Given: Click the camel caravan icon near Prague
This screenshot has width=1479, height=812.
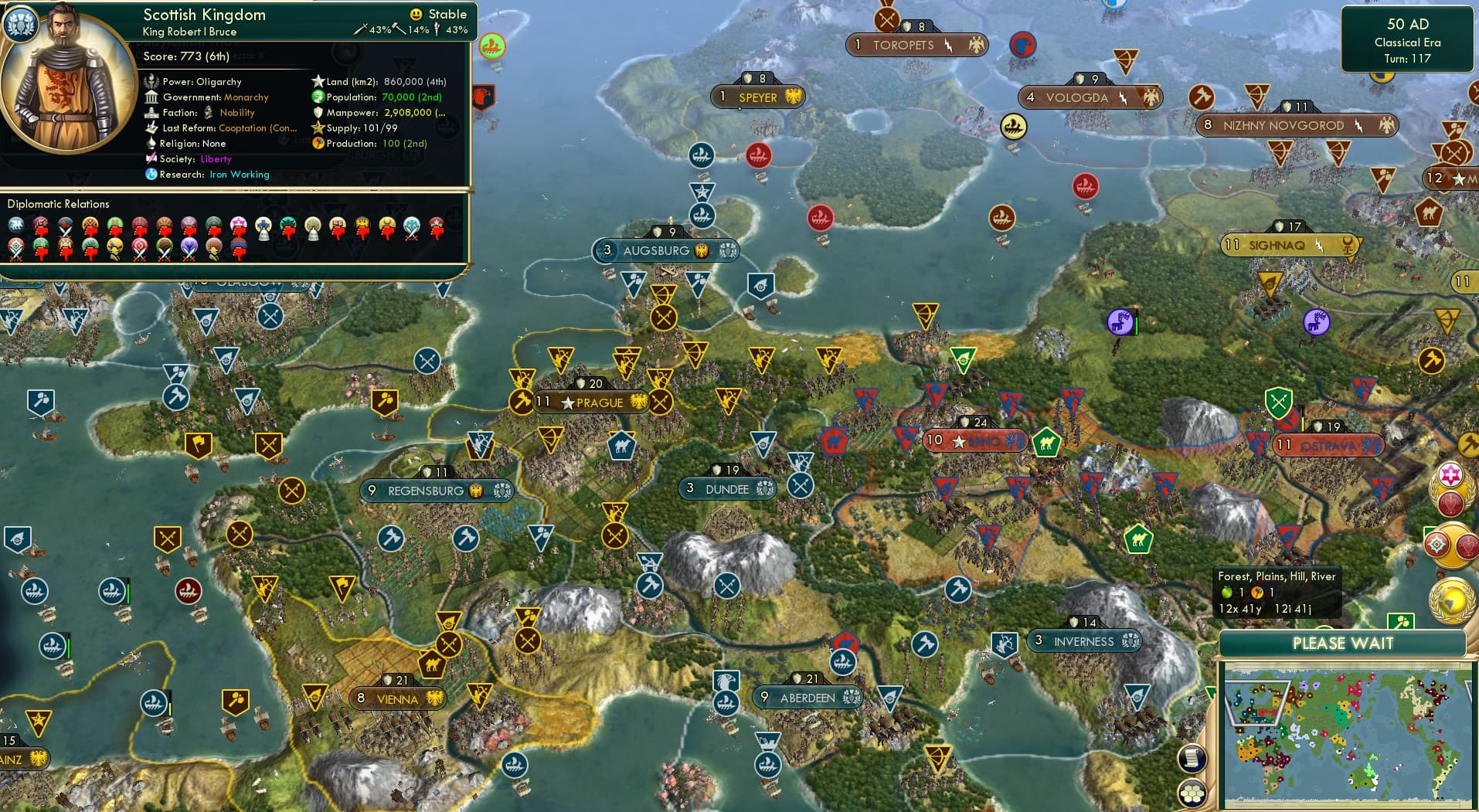Looking at the screenshot, I should point(623,445).
